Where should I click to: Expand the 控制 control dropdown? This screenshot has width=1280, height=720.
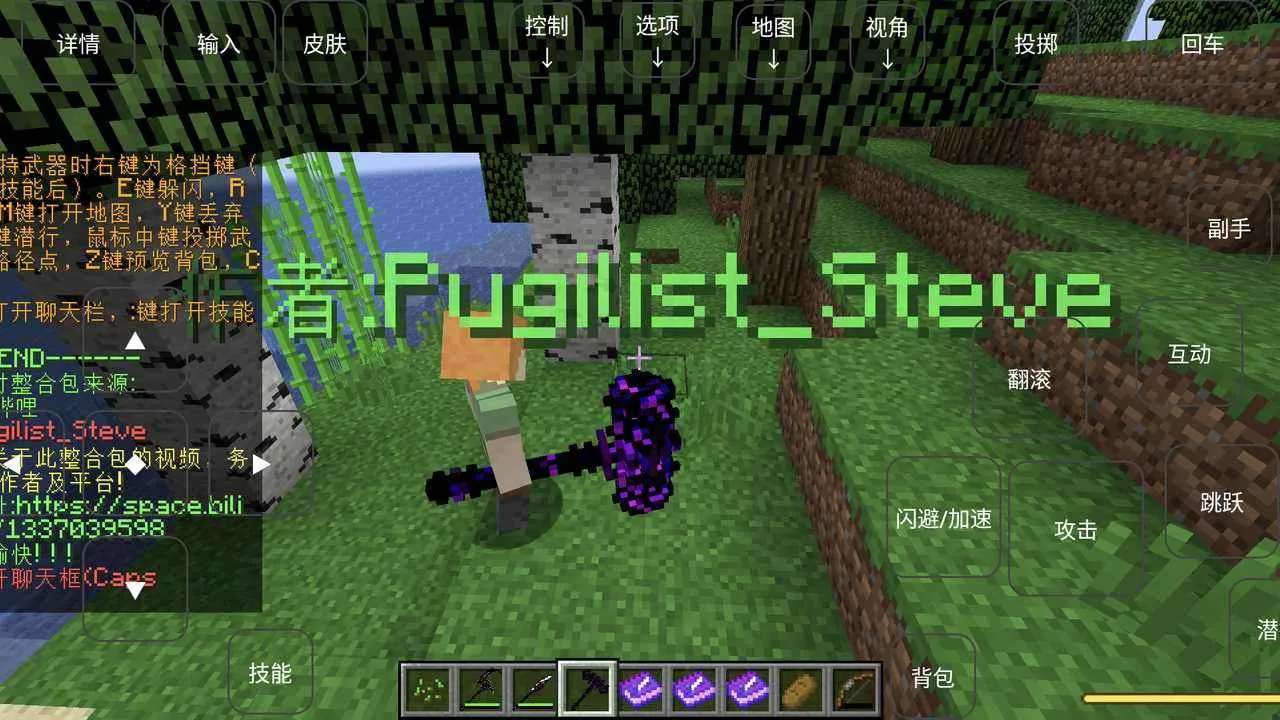click(546, 40)
